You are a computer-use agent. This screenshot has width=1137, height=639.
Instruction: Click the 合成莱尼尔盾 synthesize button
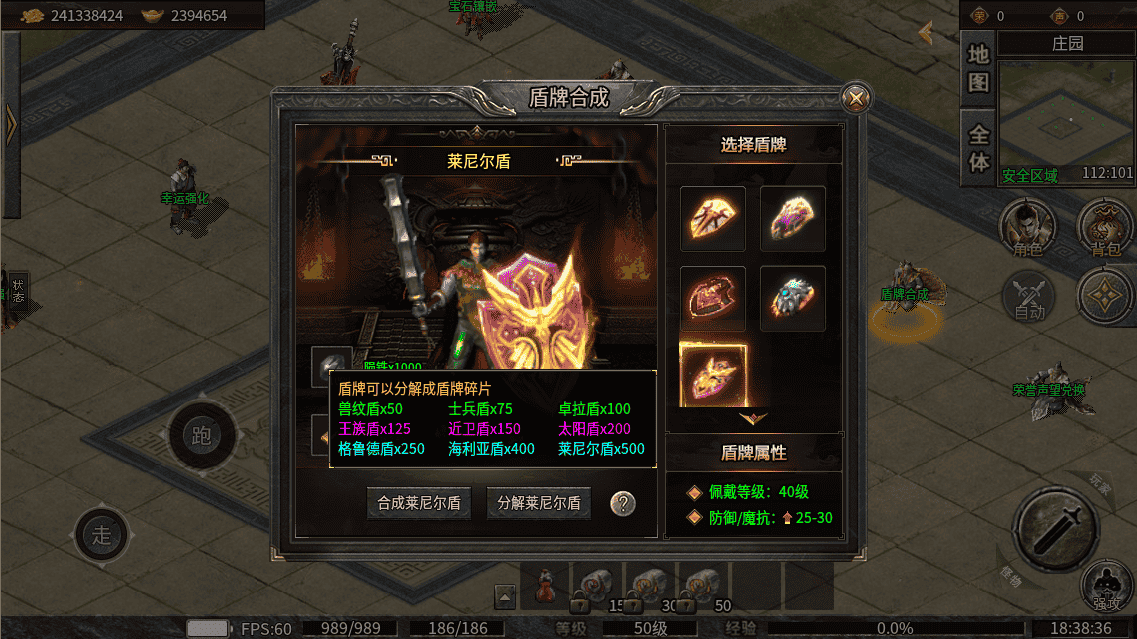point(419,503)
